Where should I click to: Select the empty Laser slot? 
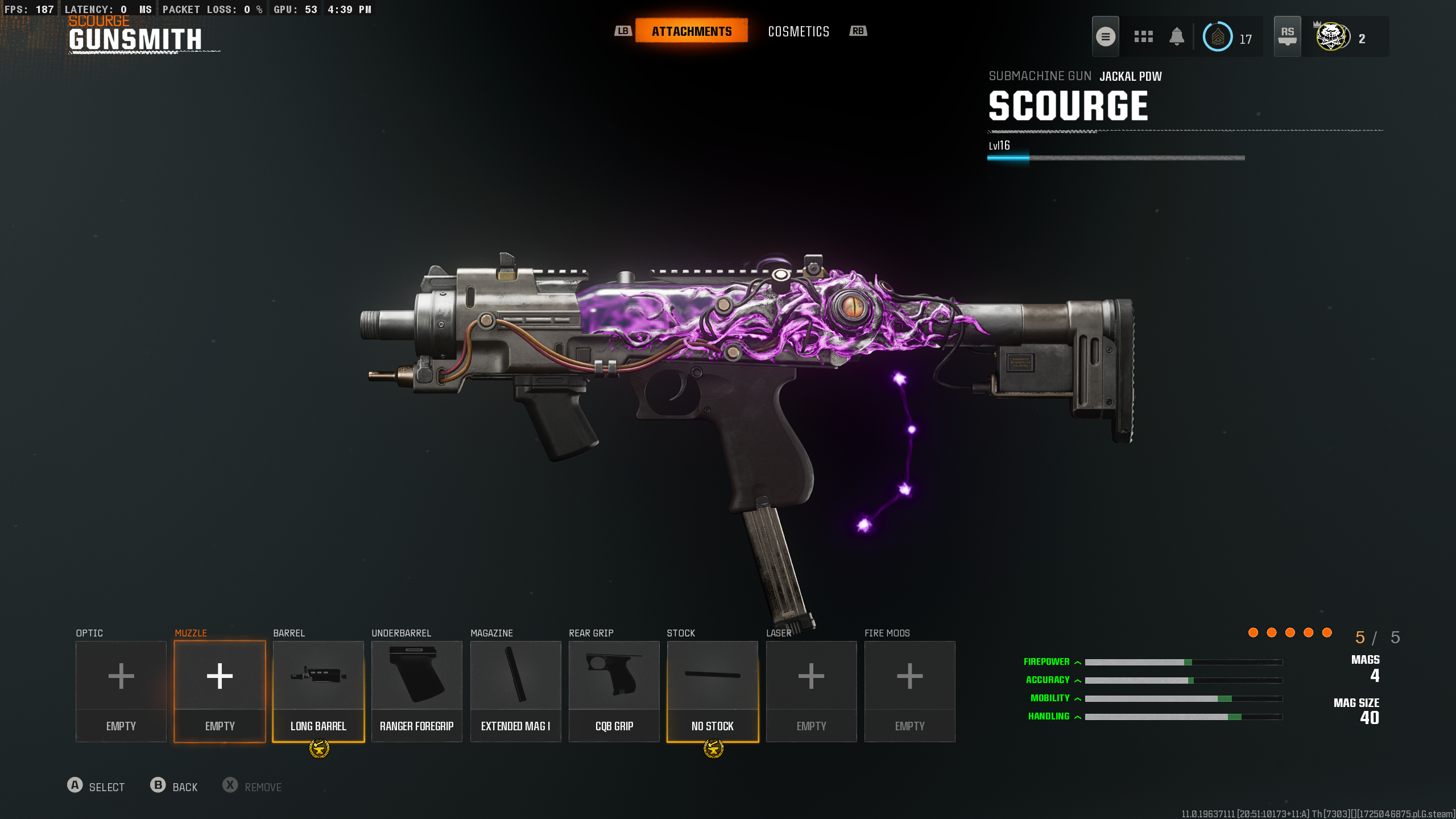point(811,690)
